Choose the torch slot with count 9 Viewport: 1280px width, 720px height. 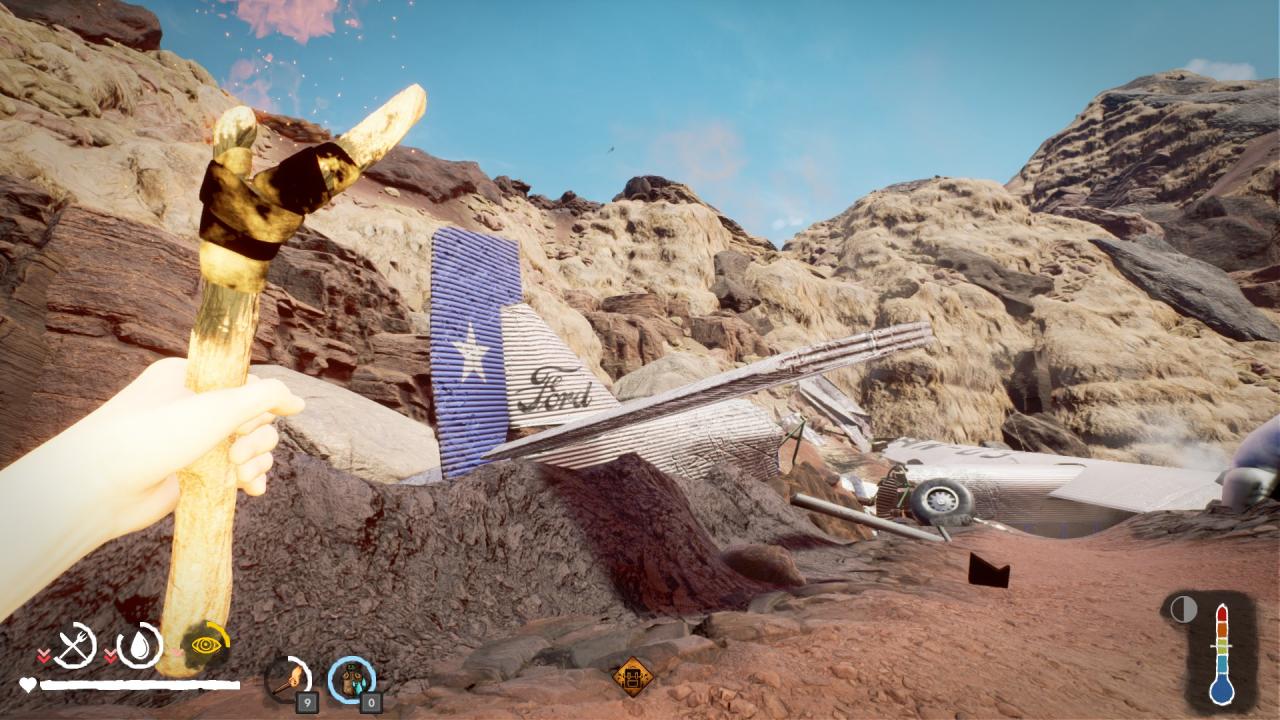coord(288,678)
